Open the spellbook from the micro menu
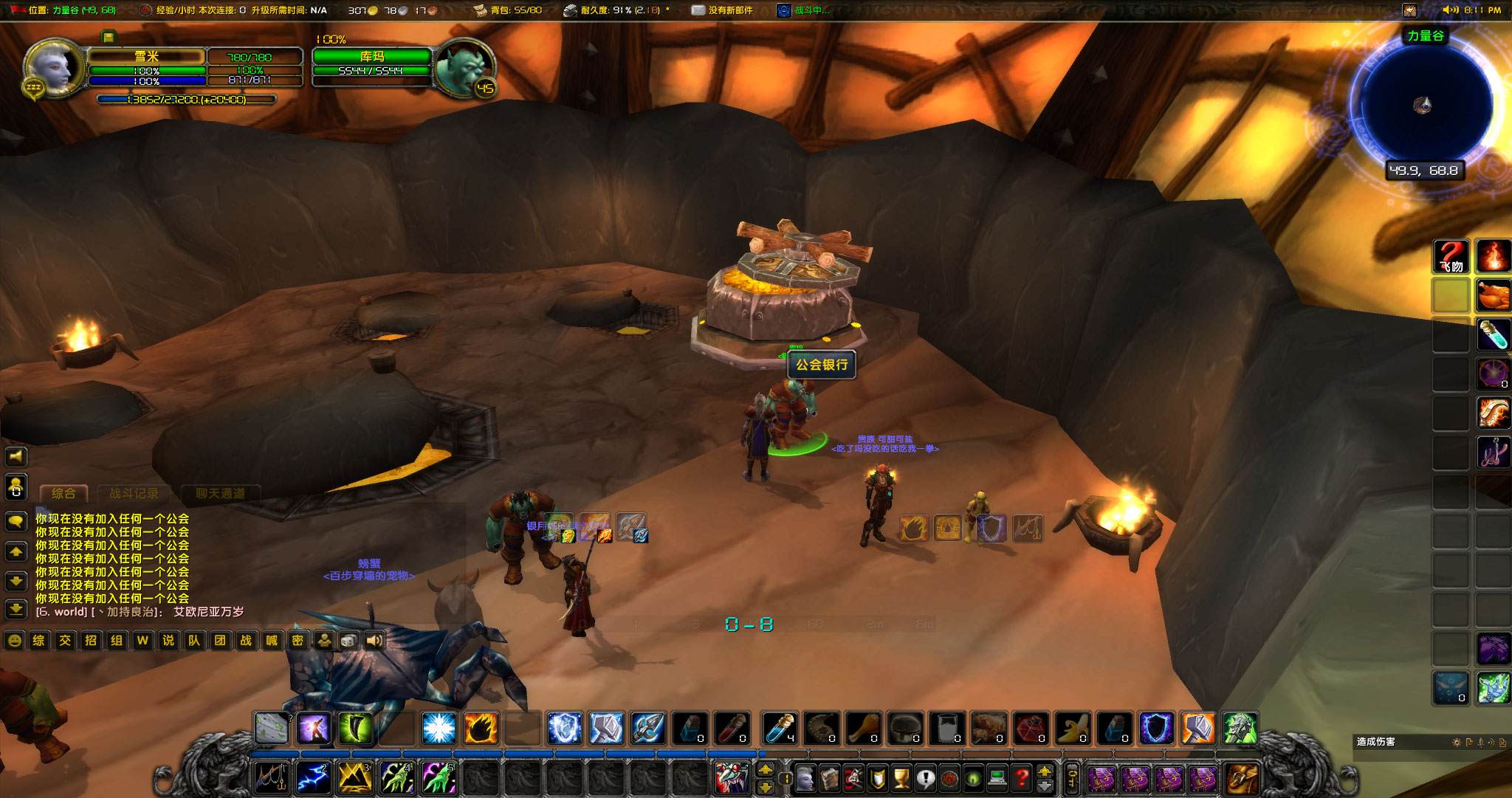The image size is (1512, 798). (x=830, y=778)
